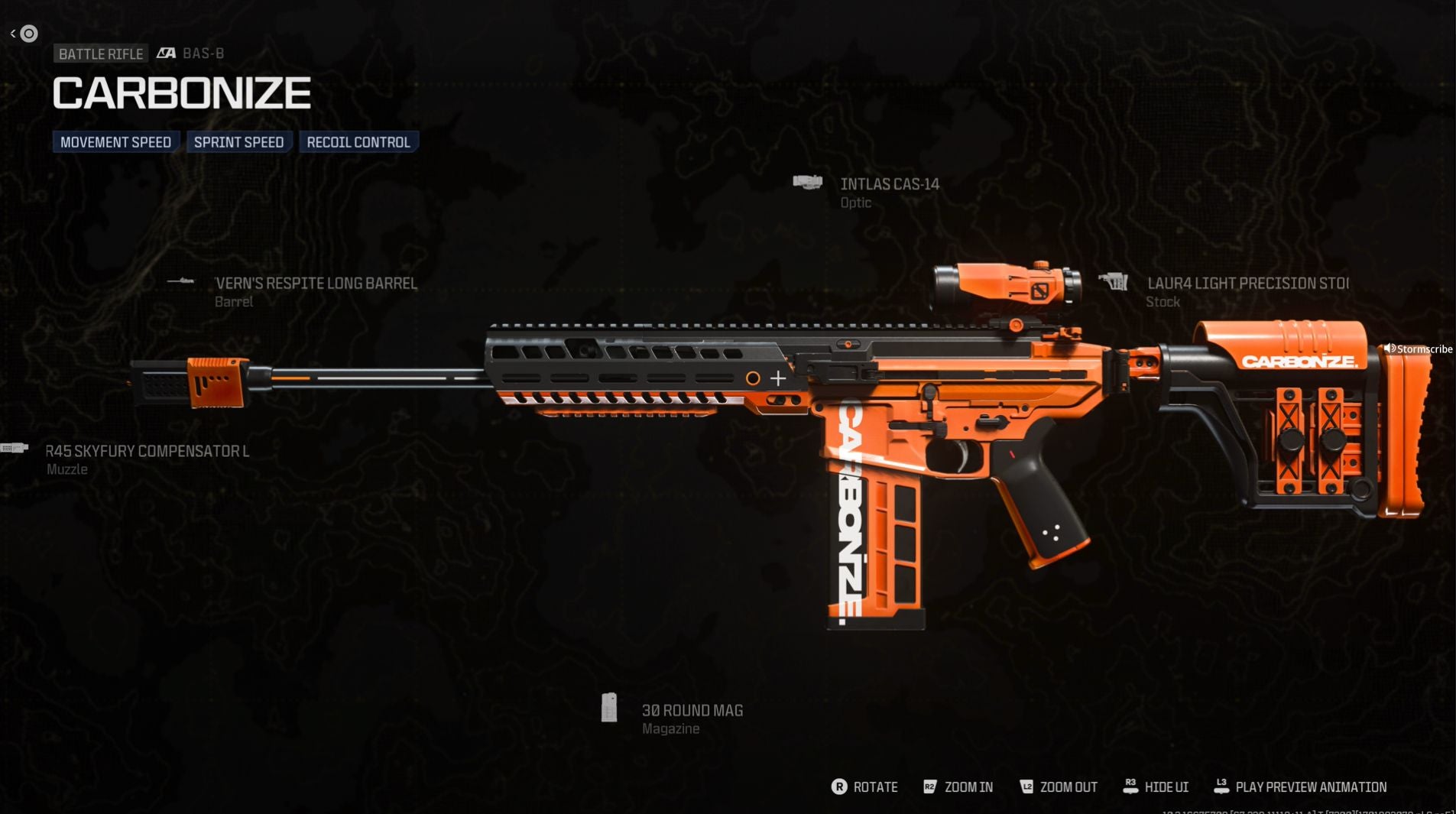1456x814 pixels.
Task: Click the INTLAS CAS-14 optic icon
Action: [808, 183]
